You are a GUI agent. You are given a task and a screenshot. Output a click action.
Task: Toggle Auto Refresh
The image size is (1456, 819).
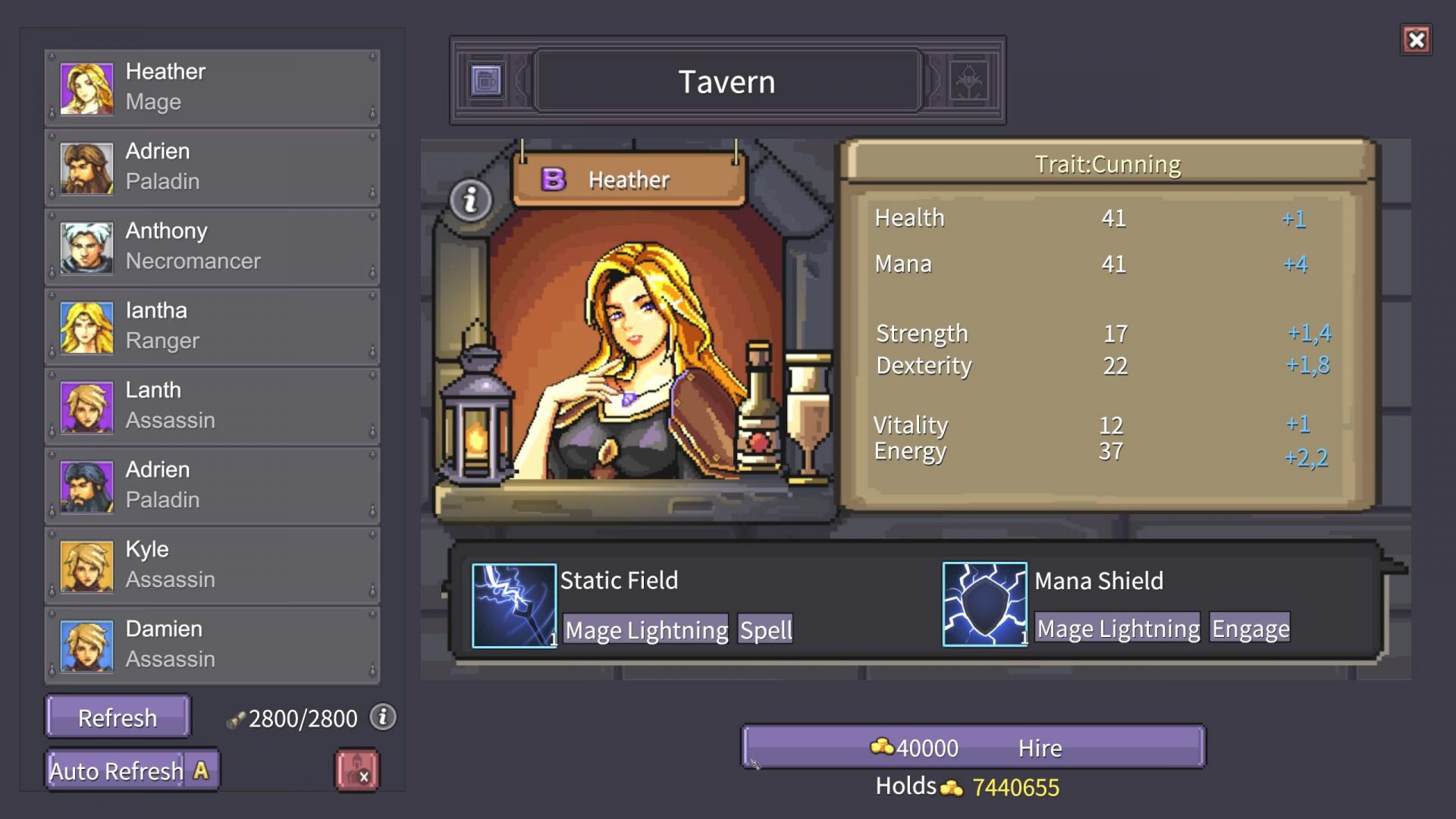131,770
